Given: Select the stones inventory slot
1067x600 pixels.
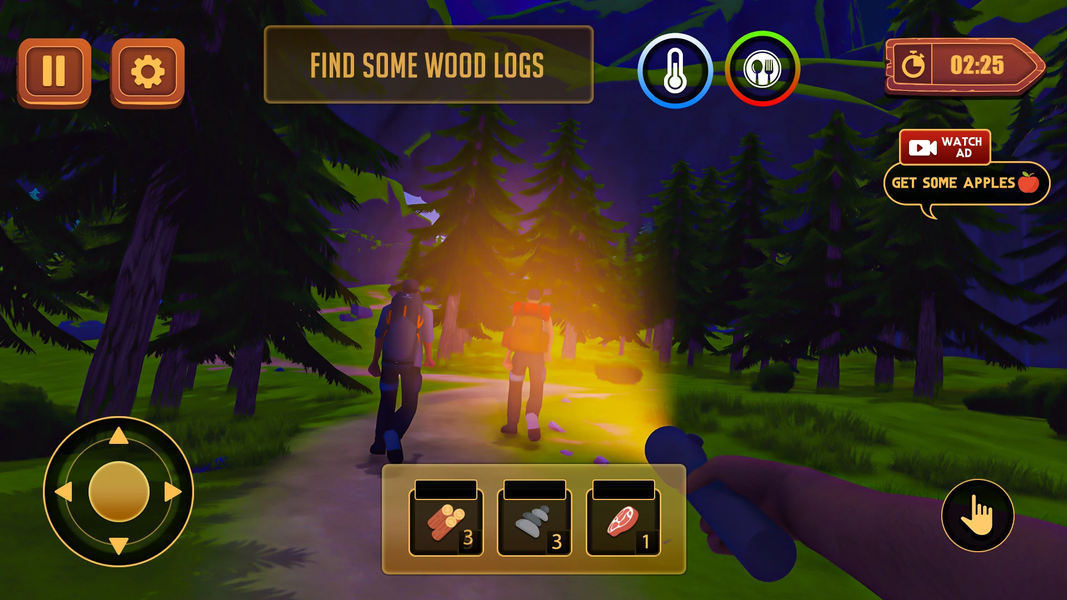Looking at the screenshot, I should (x=534, y=522).
